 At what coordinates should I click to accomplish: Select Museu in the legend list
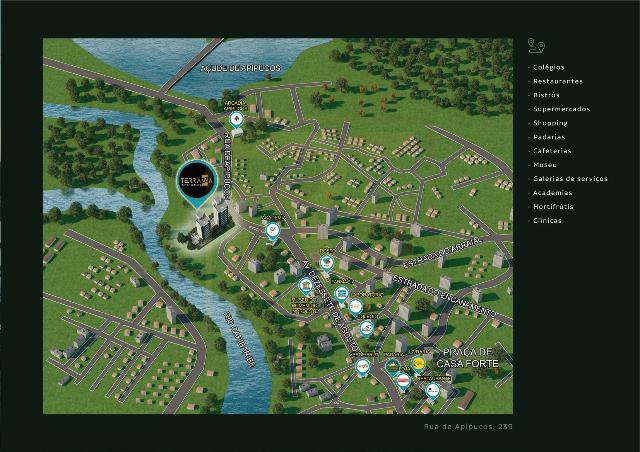545,165
